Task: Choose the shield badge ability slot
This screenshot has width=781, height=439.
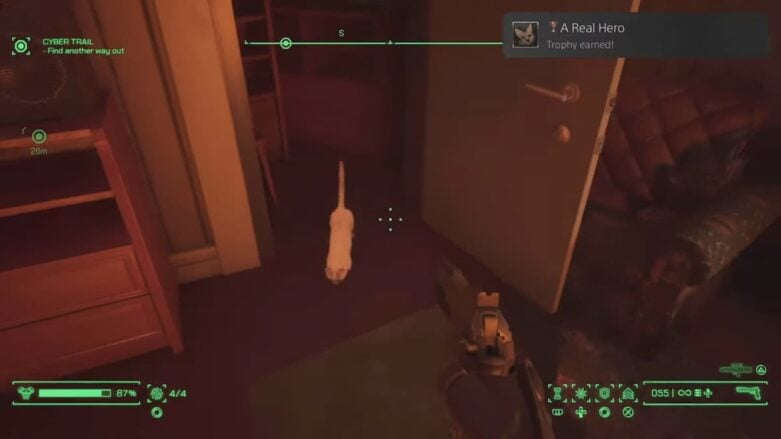Action: [604, 392]
